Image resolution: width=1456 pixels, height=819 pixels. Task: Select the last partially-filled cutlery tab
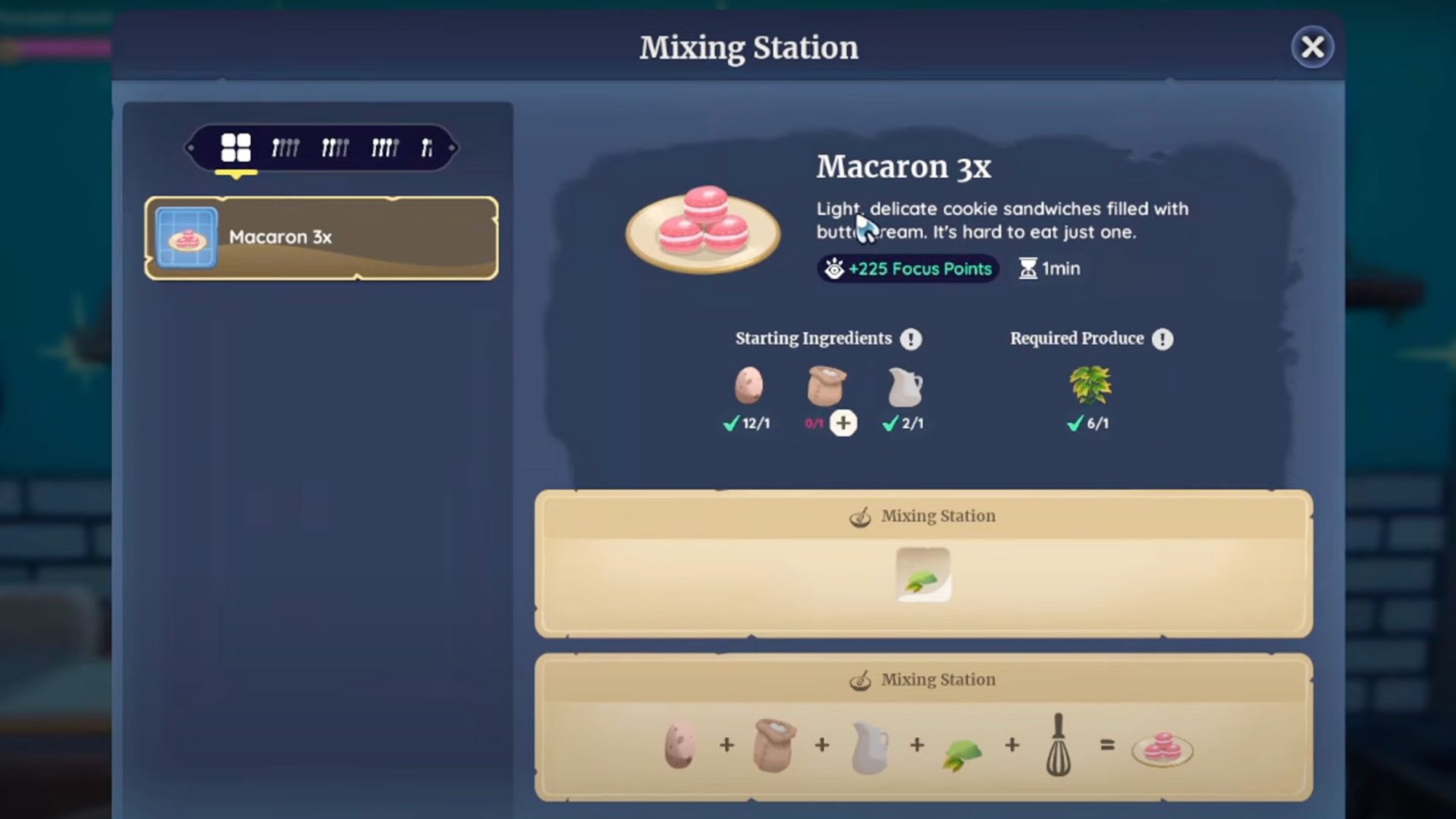pos(428,148)
